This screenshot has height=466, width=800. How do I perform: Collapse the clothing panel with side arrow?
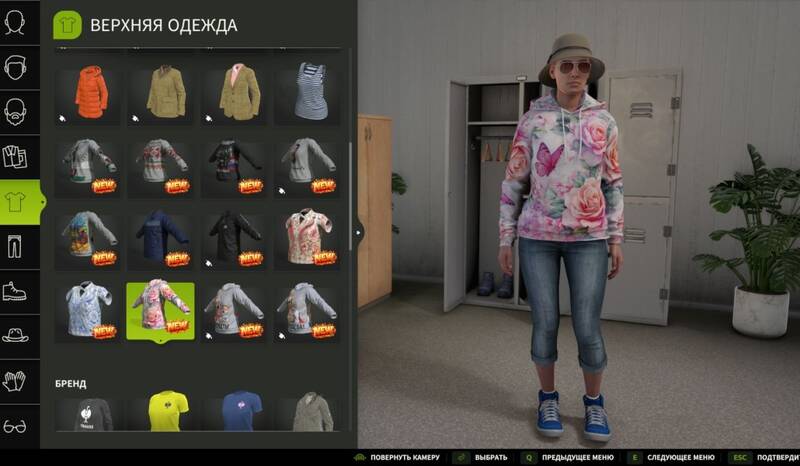(x=358, y=232)
